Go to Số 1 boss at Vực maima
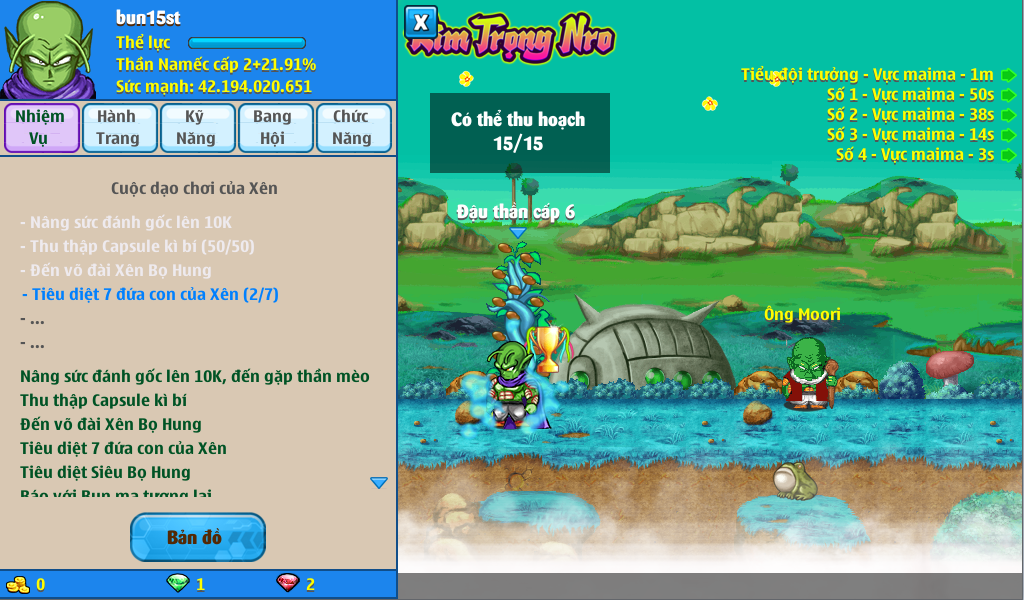The width and height of the screenshot is (1024, 600). click(1008, 95)
